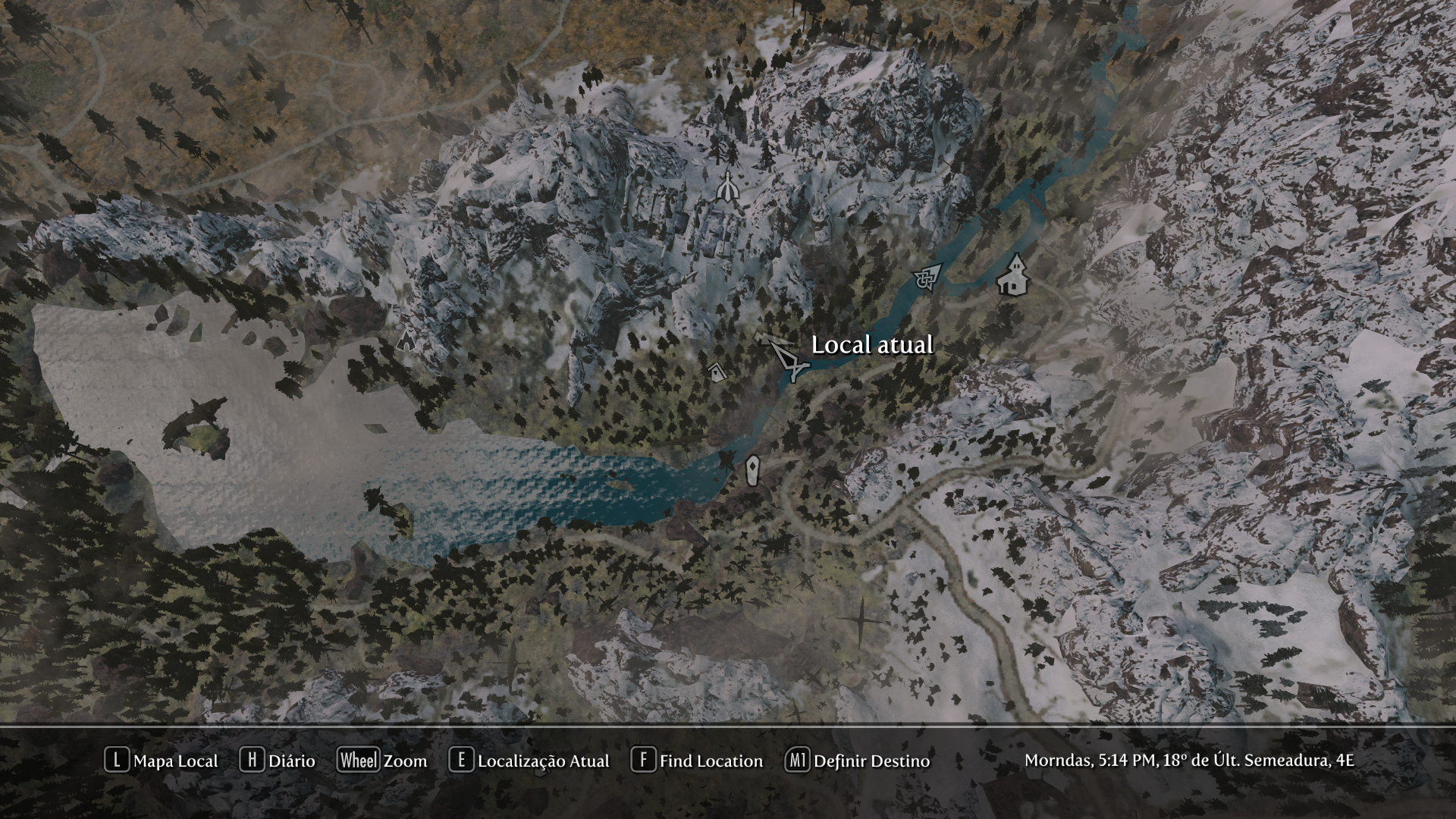This screenshot has width=1456, height=819.
Task: Open the Mapa Local view
Action: 162,761
